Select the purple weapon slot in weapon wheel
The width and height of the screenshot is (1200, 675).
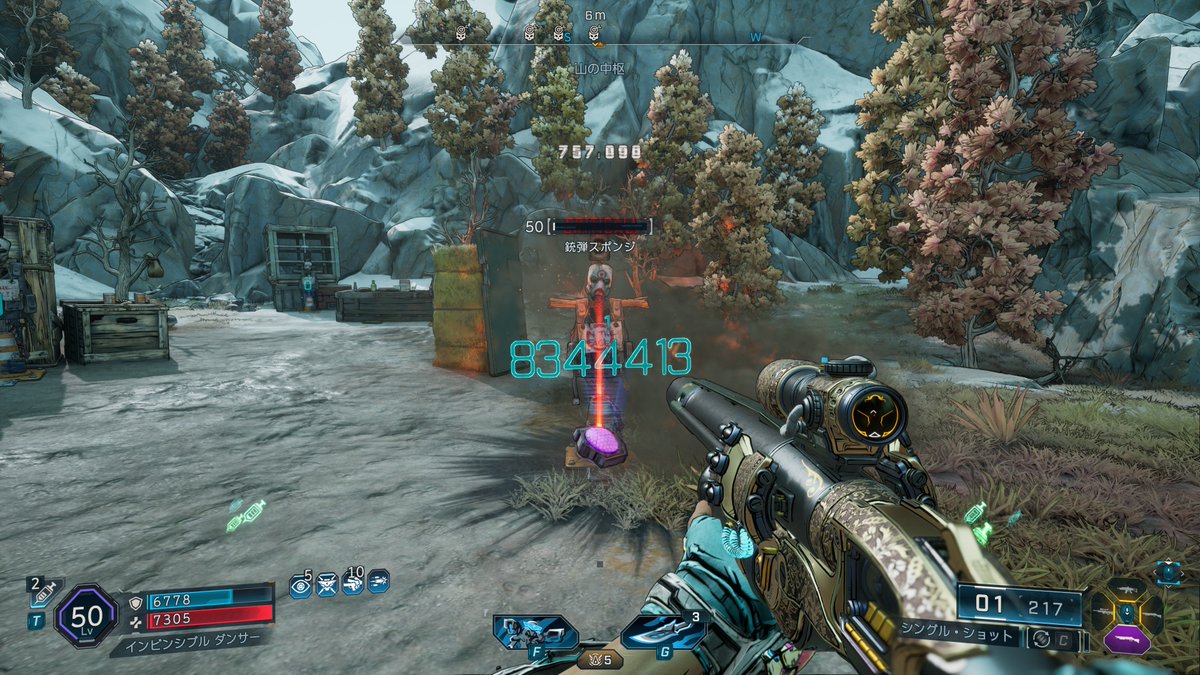pyautogui.click(x=1127, y=636)
